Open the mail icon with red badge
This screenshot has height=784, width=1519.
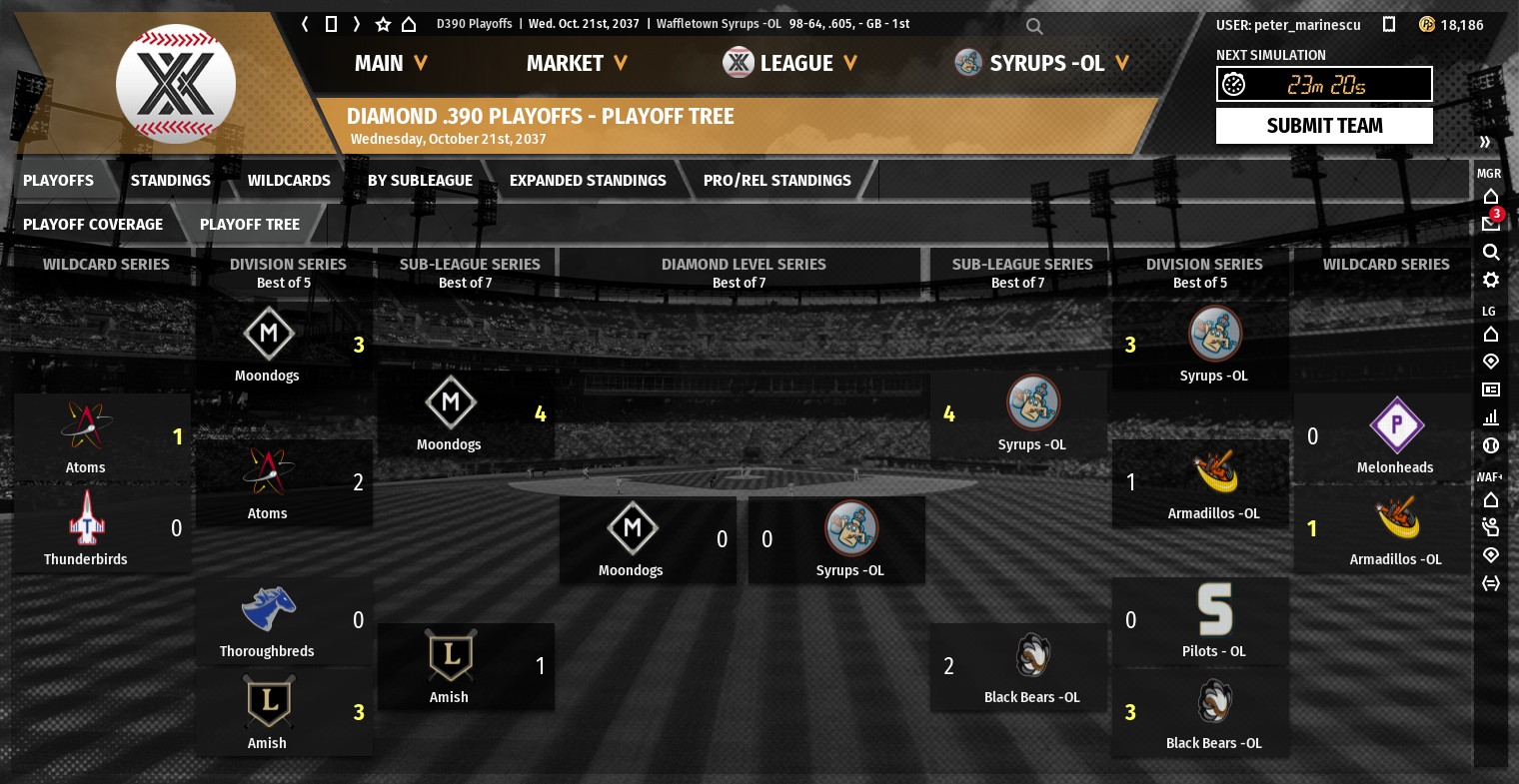(x=1491, y=223)
